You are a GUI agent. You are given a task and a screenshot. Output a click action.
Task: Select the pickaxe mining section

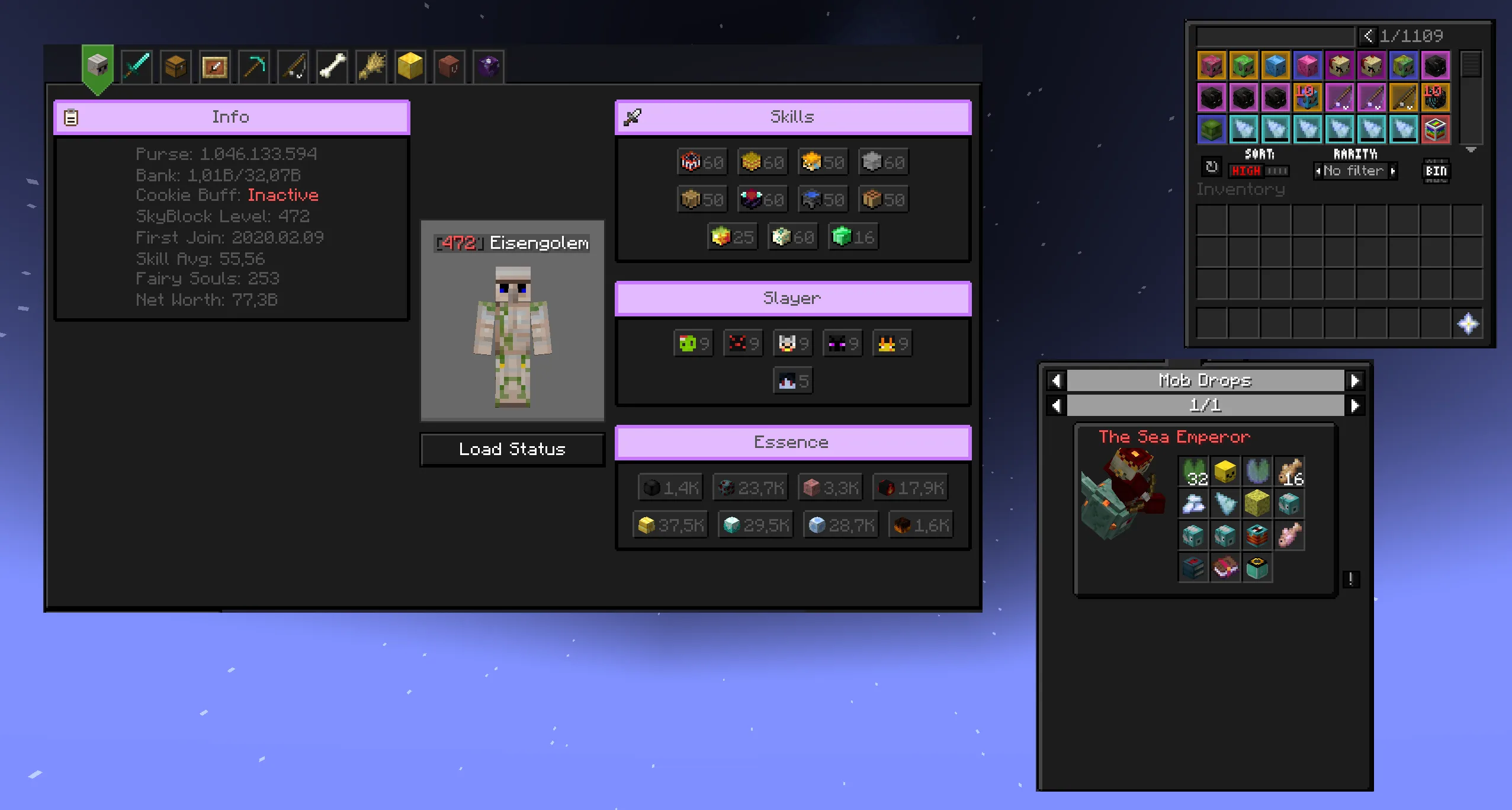point(253,65)
